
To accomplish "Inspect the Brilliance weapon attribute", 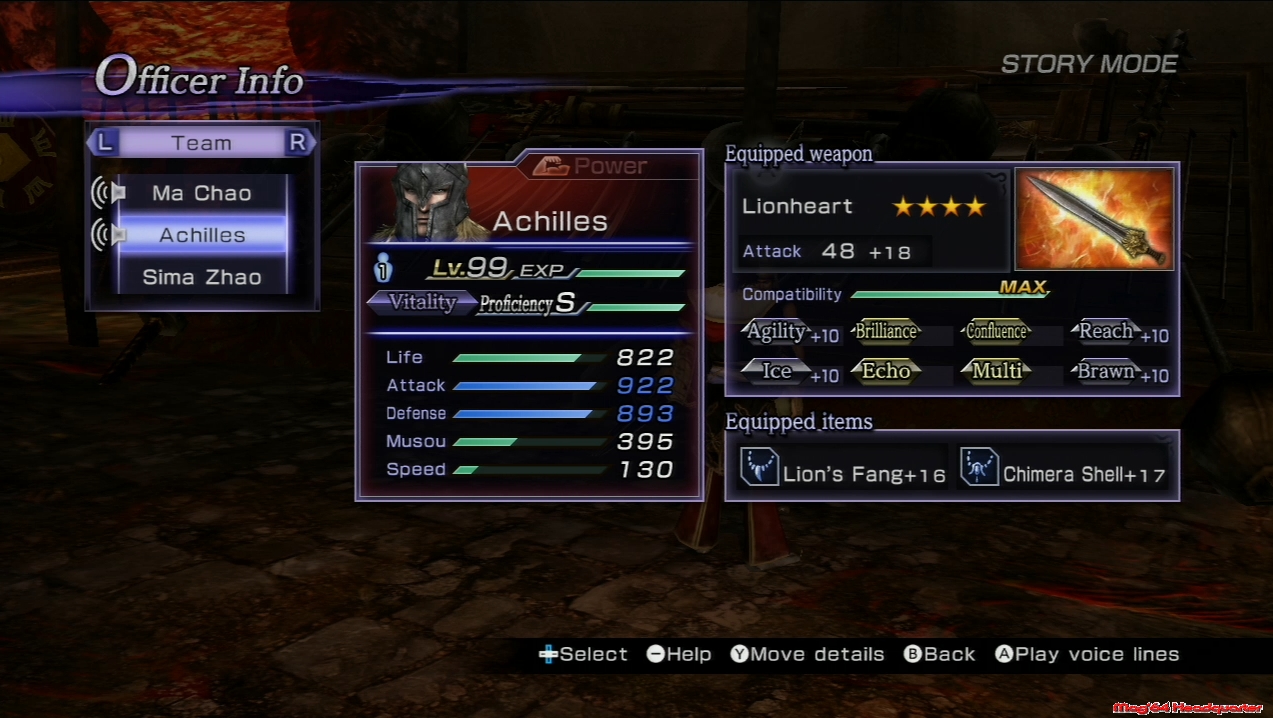I will (885, 332).
